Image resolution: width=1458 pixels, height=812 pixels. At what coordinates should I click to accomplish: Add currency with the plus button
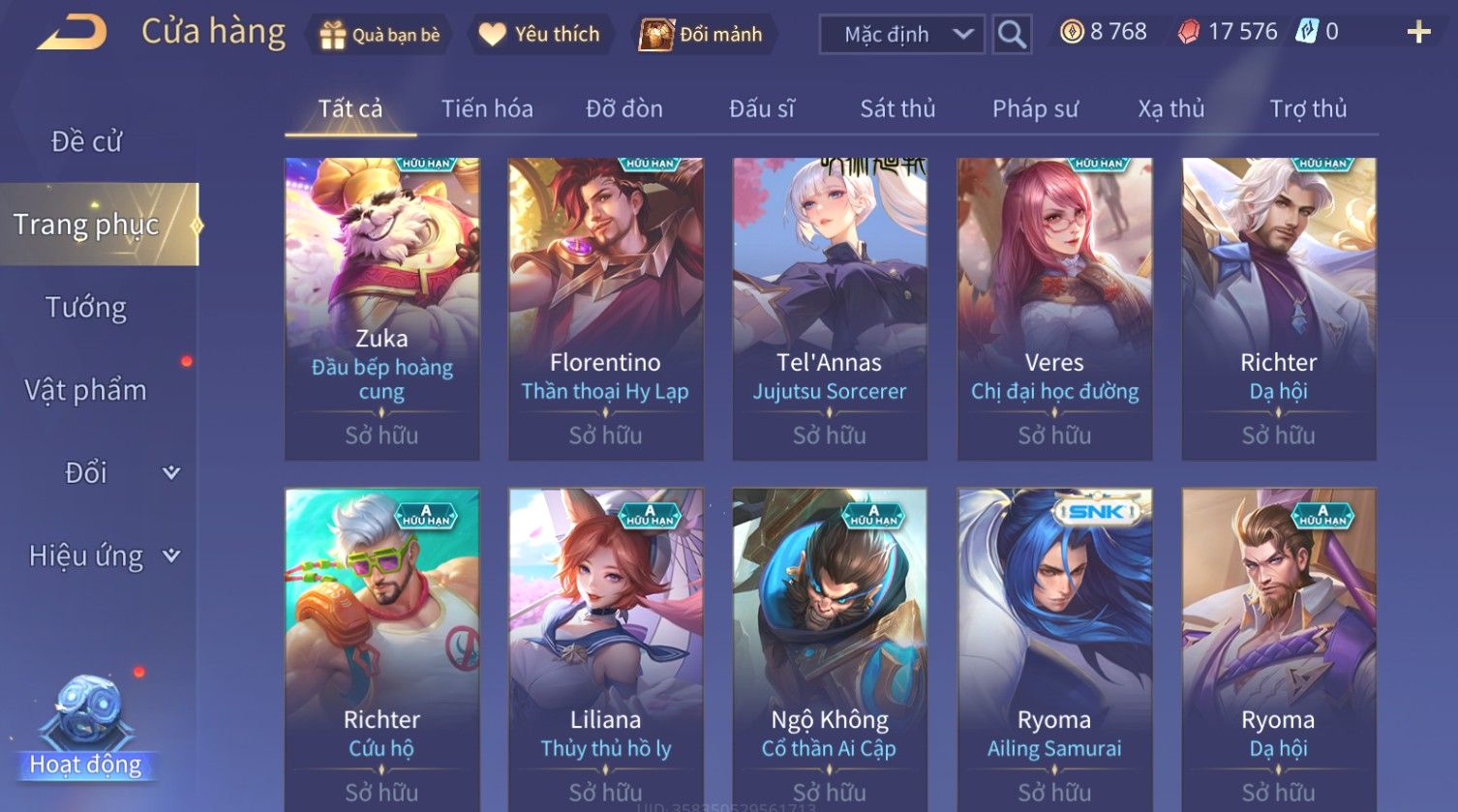click(1418, 33)
